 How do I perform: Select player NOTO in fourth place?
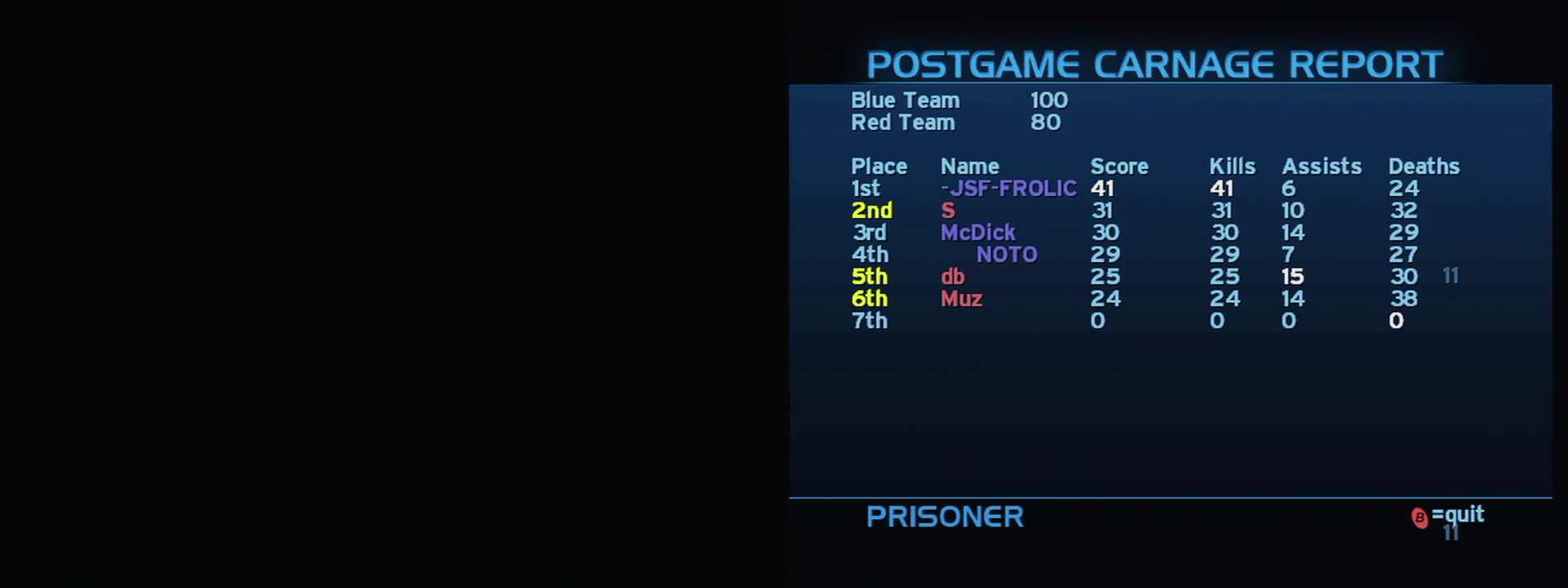coord(1009,255)
